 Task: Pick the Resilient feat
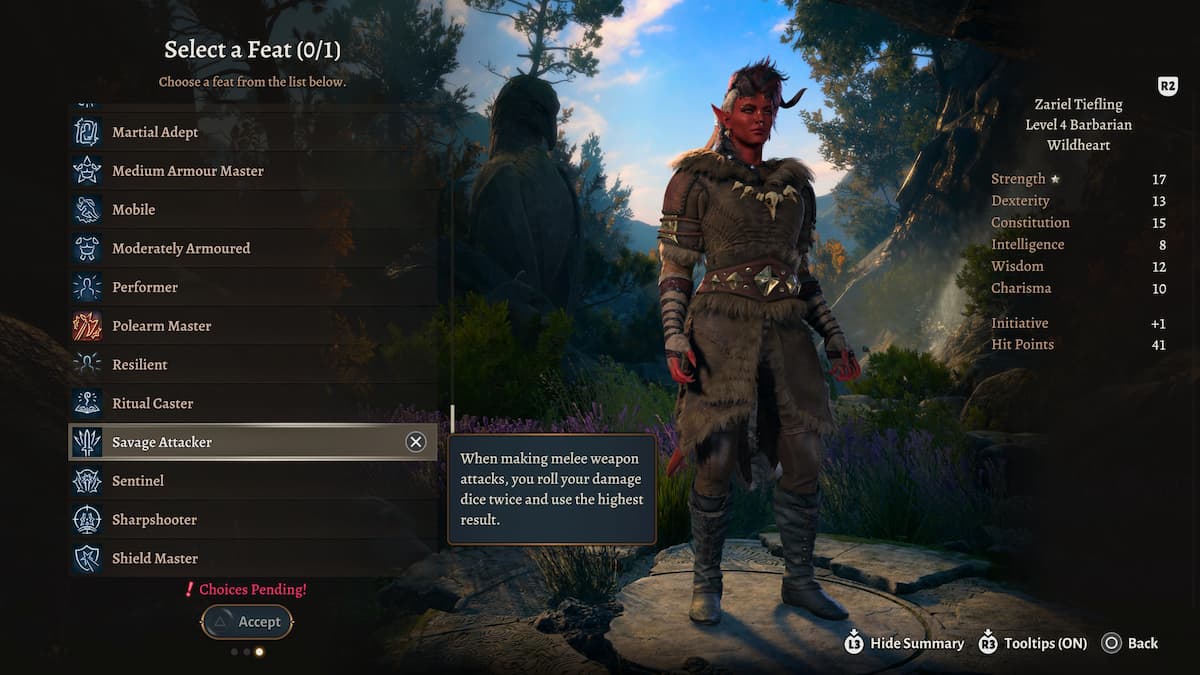[x=140, y=365]
